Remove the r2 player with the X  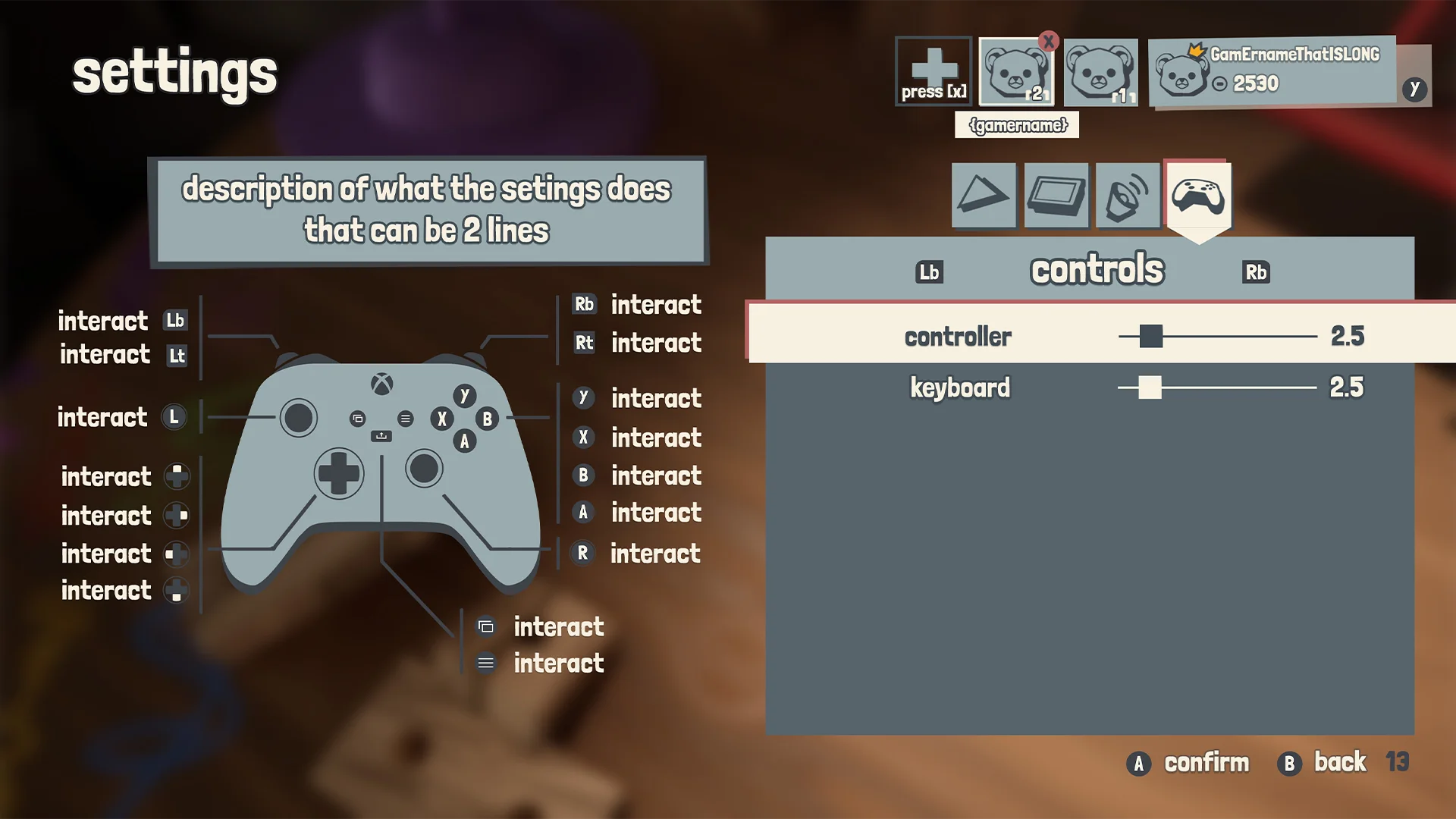tap(1049, 43)
